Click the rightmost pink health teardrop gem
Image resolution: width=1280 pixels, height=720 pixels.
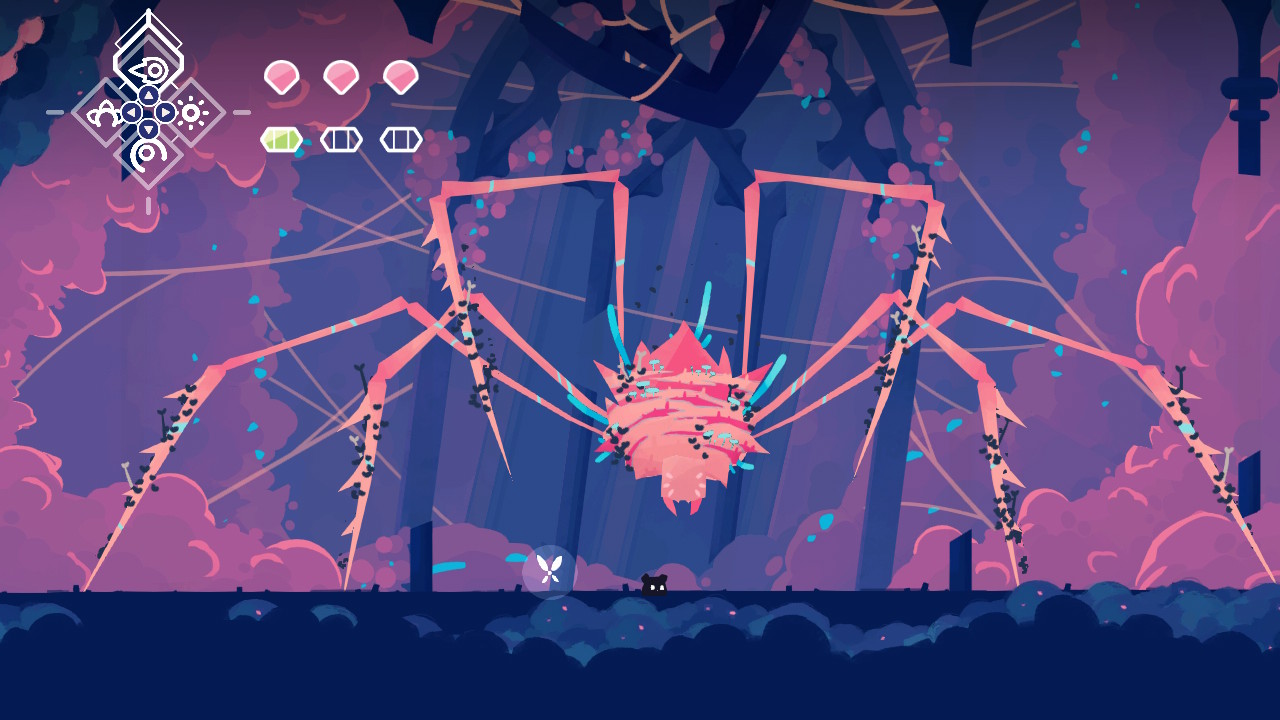pos(400,75)
